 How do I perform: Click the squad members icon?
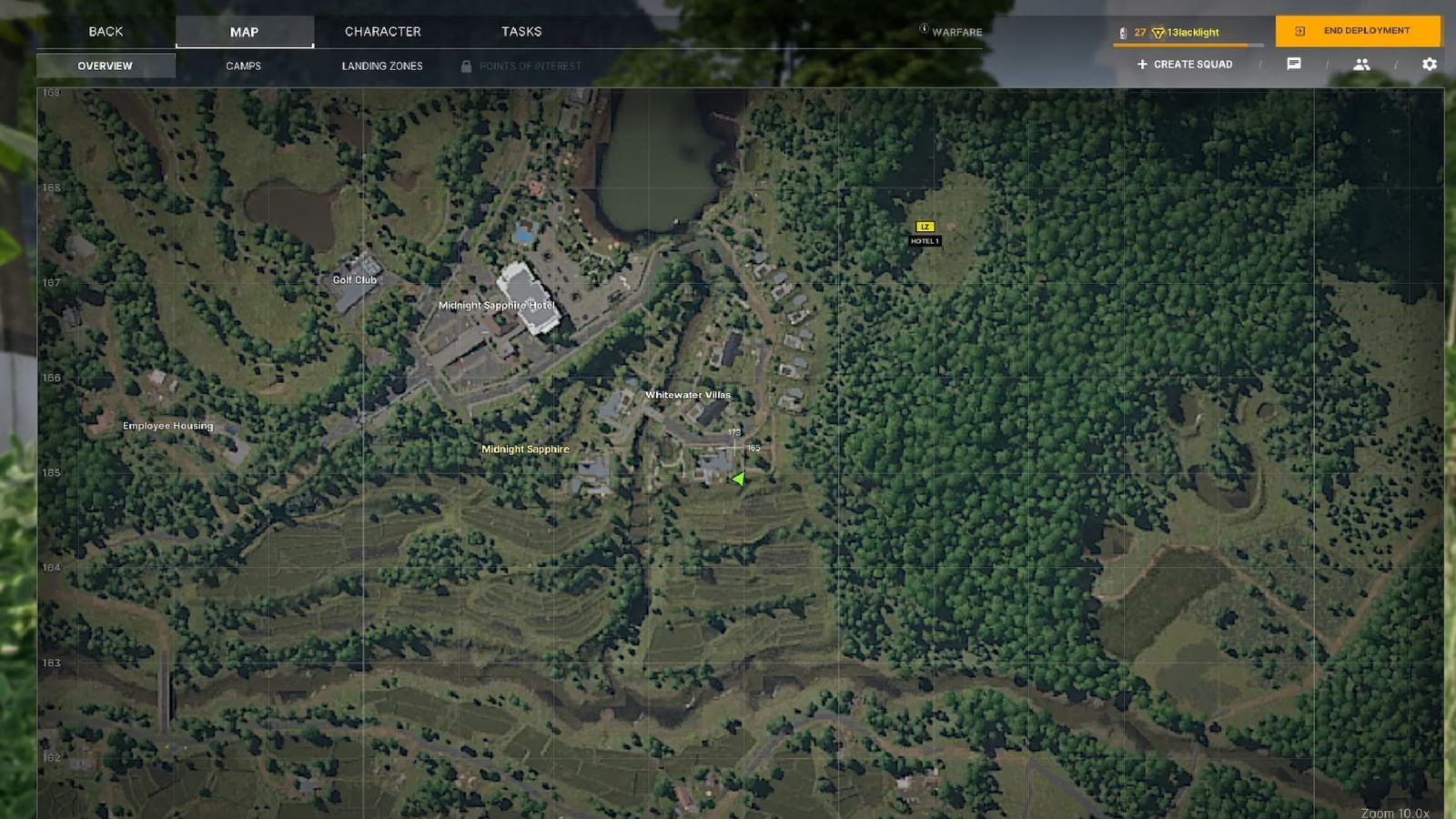[1360, 64]
